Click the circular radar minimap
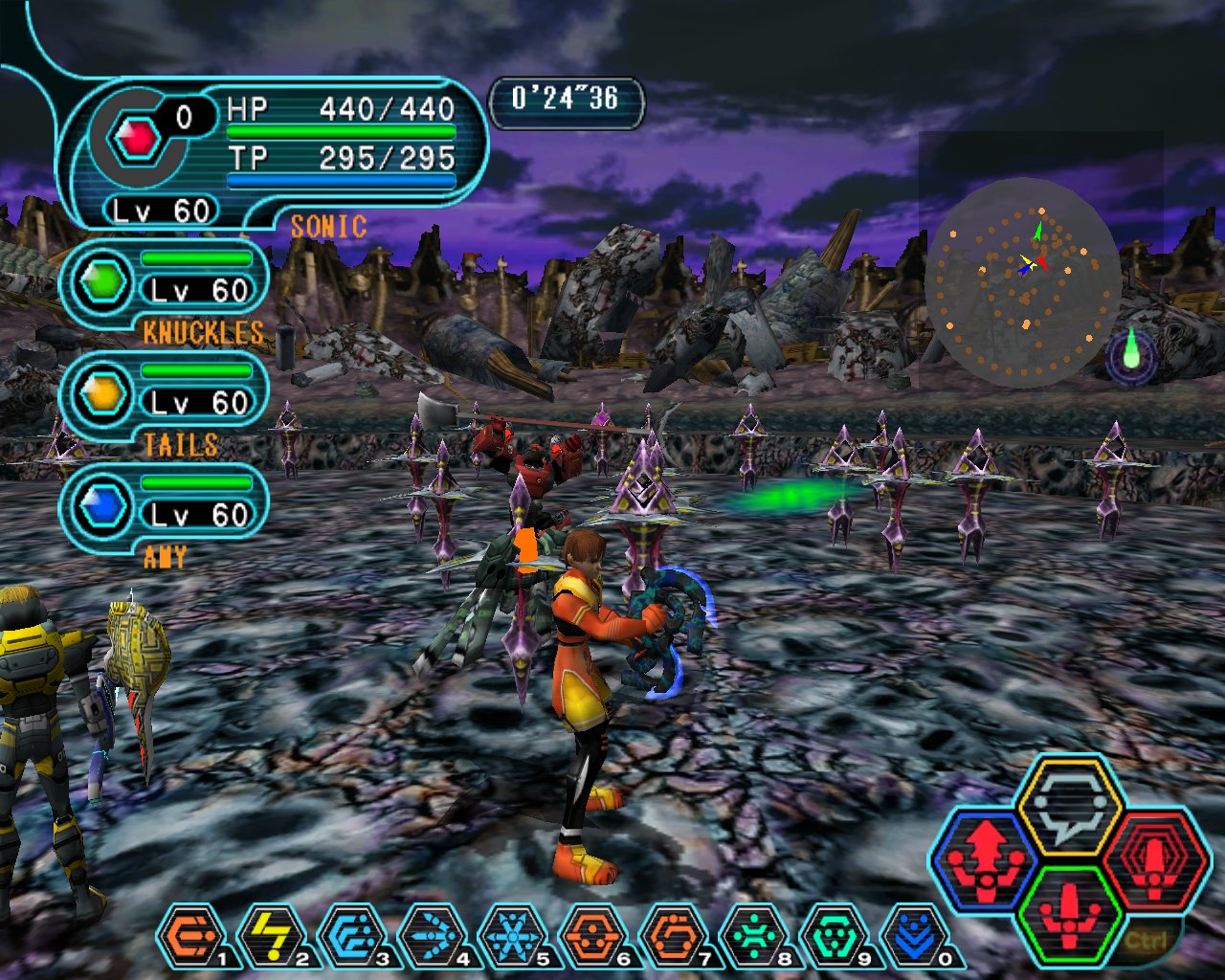The height and width of the screenshot is (980, 1225). [x=1023, y=282]
